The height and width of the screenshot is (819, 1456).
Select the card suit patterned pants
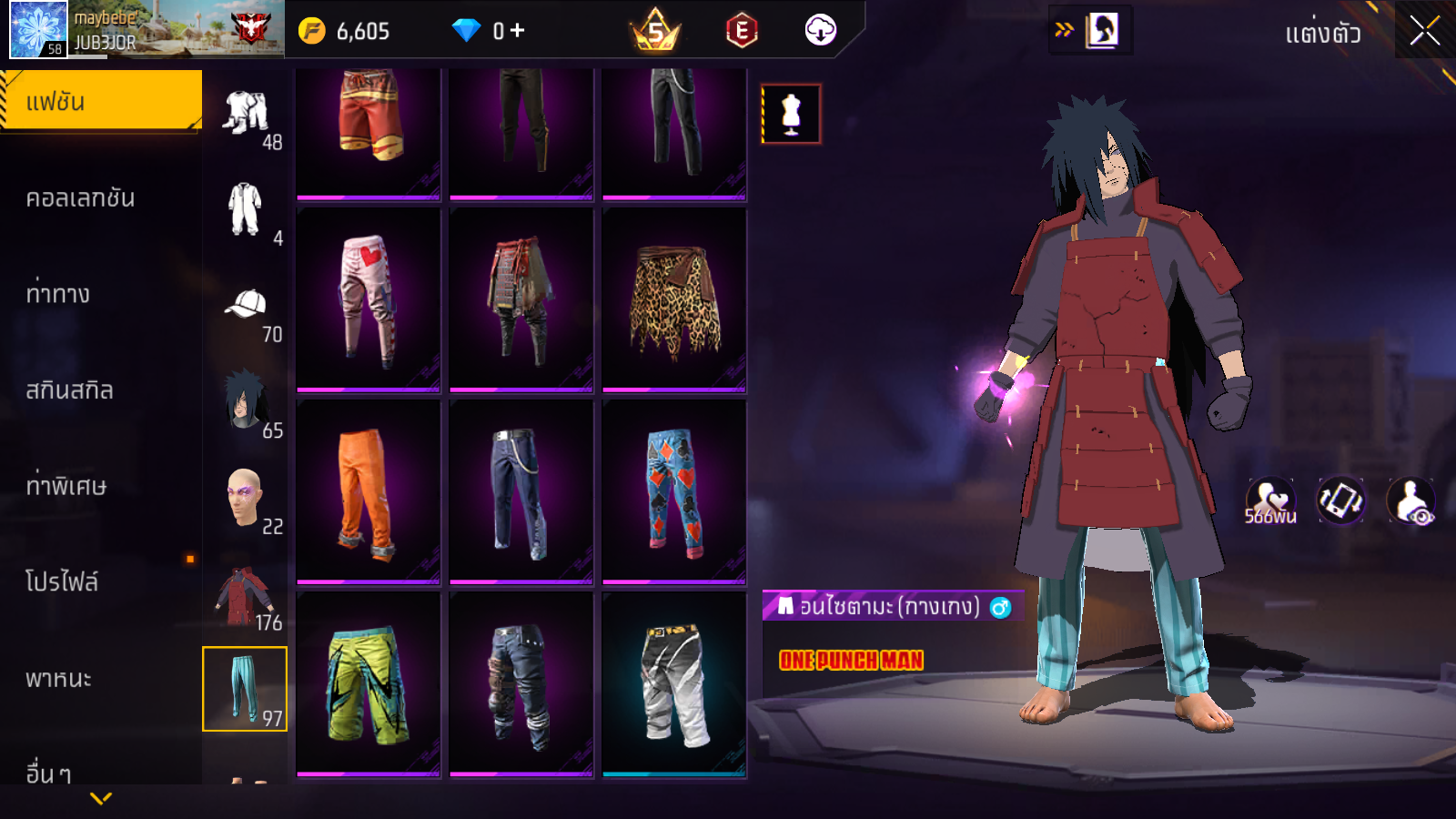tap(674, 492)
